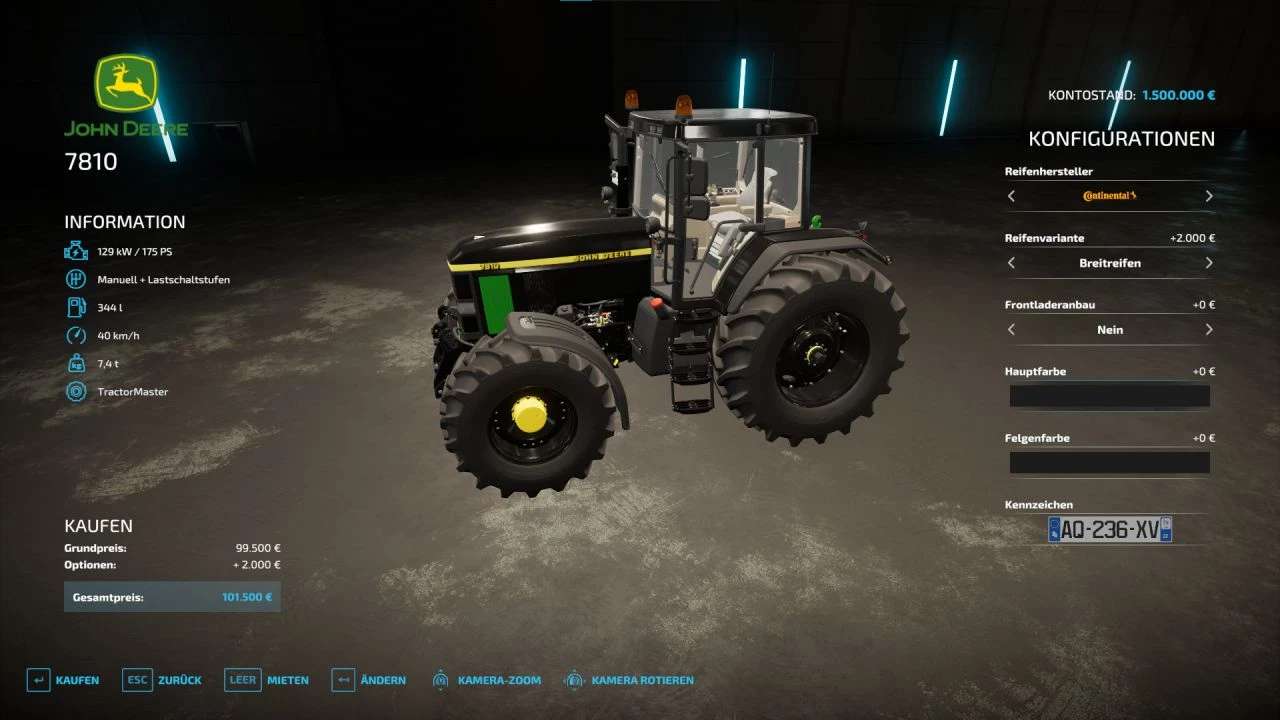Go back with the Zurück button
This screenshot has height=720, width=1280.
[162, 680]
